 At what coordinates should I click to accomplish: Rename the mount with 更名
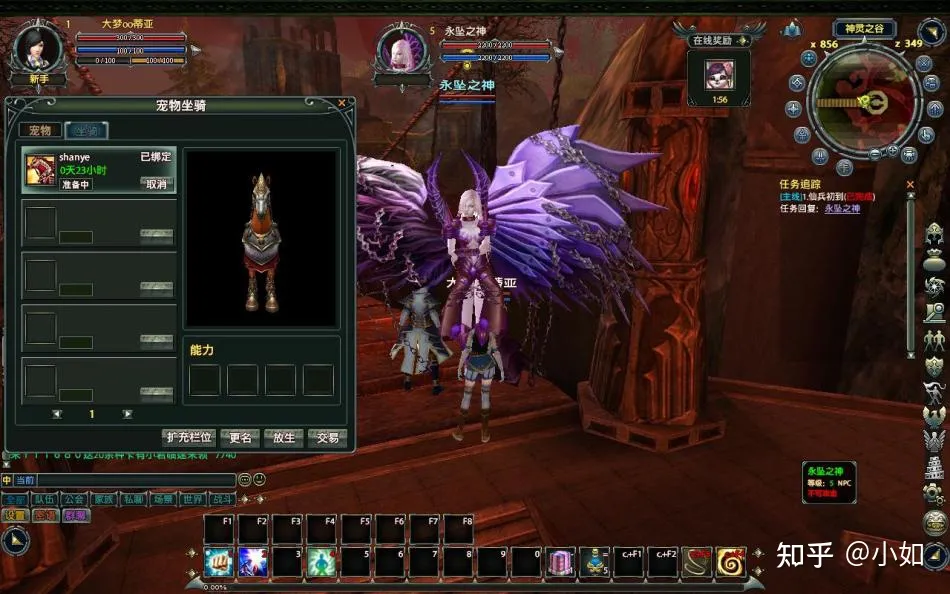[x=241, y=437]
